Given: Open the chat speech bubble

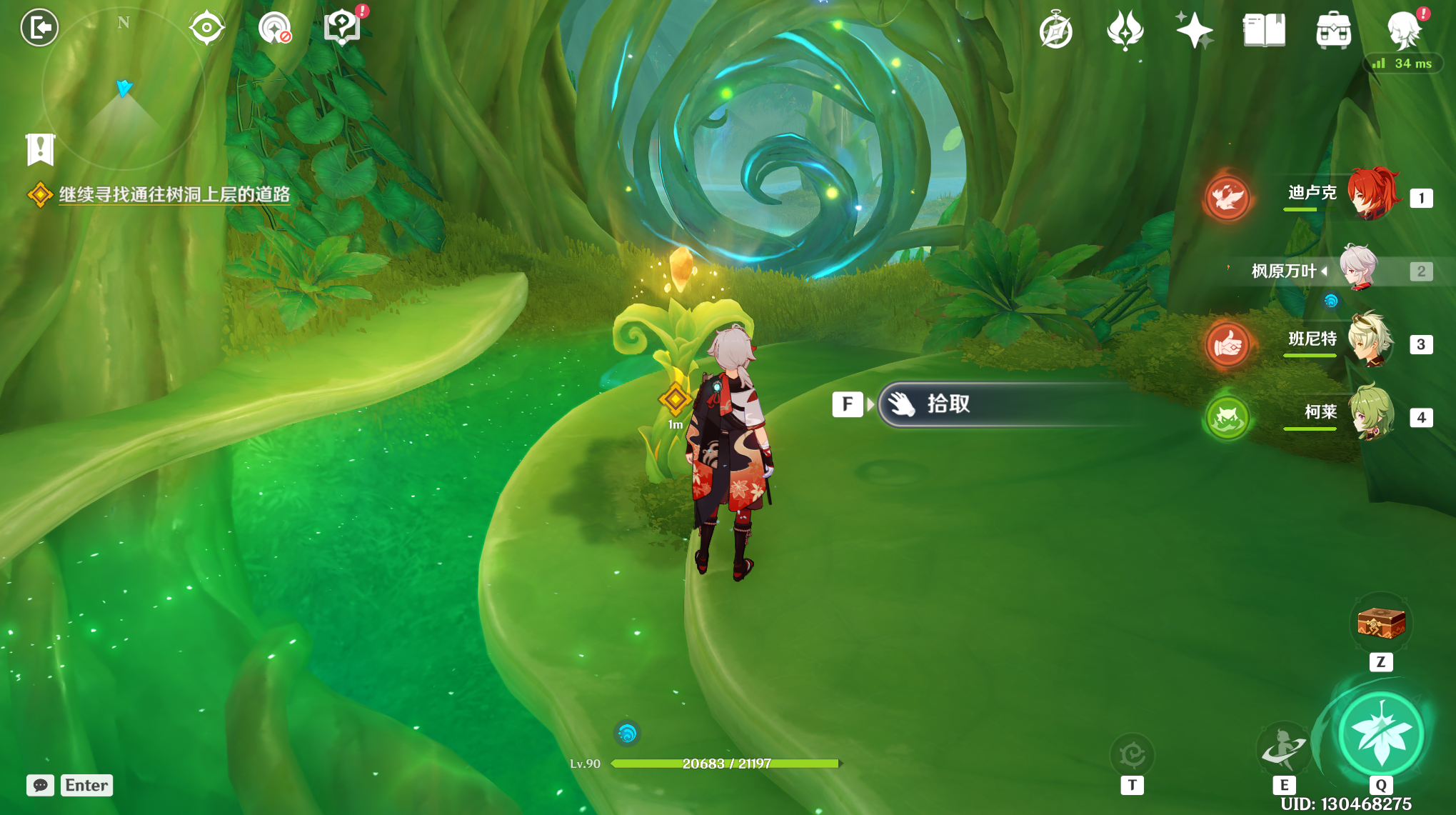Looking at the screenshot, I should (41, 785).
